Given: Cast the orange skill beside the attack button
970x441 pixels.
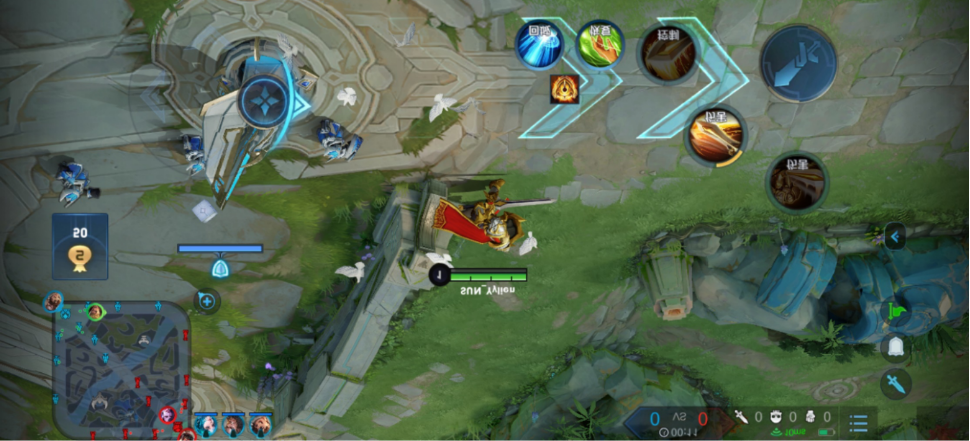Looking at the screenshot, I should tap(666, 54).
